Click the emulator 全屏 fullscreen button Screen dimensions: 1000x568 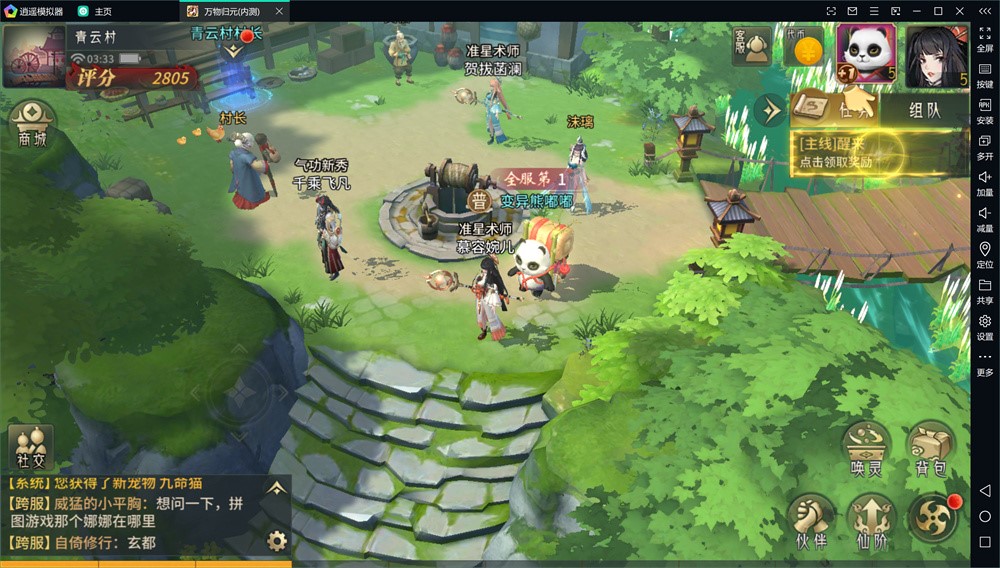click(x=985, y=40)
